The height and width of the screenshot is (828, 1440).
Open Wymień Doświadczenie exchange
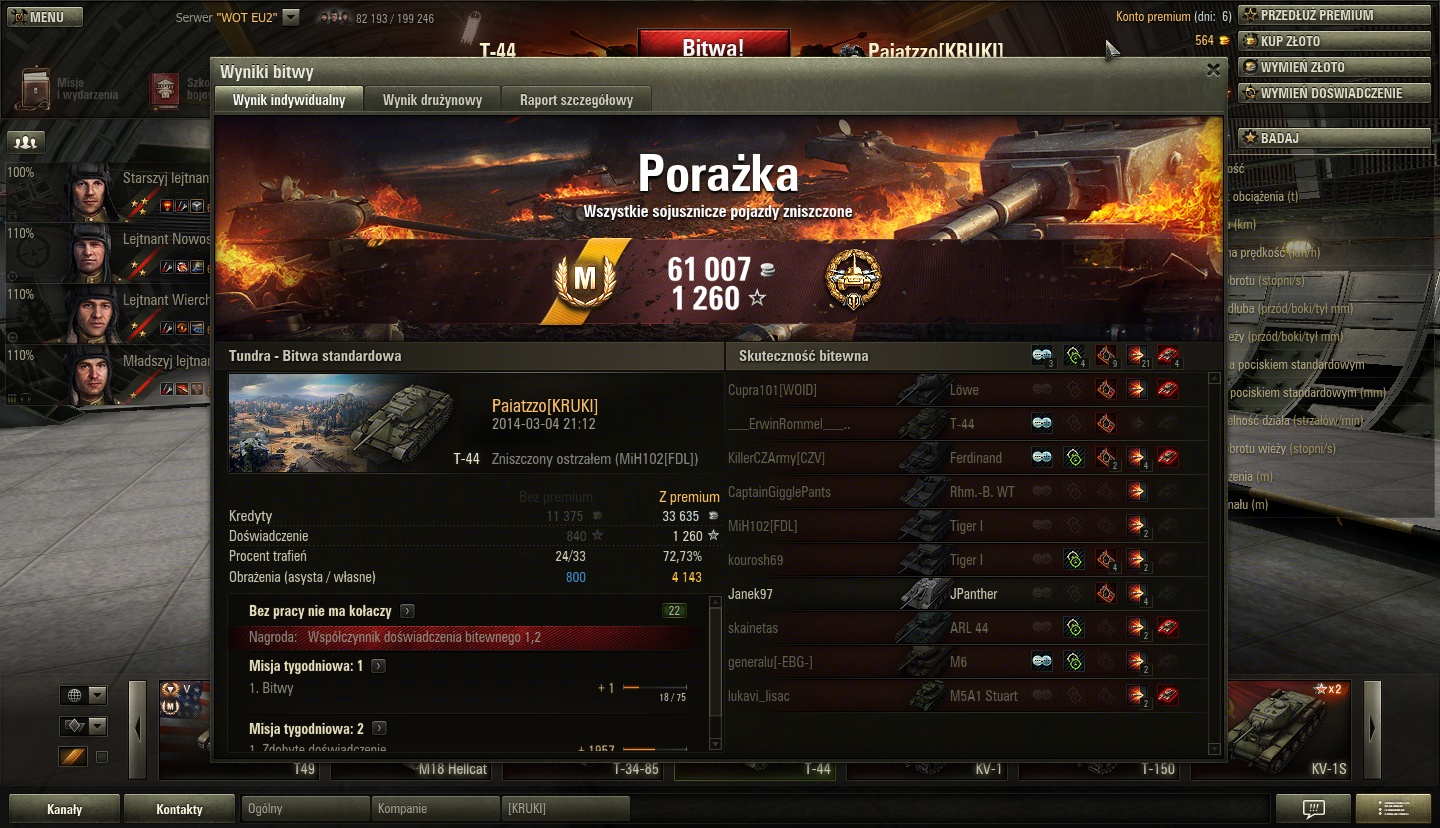click(x=1333, y=93)
